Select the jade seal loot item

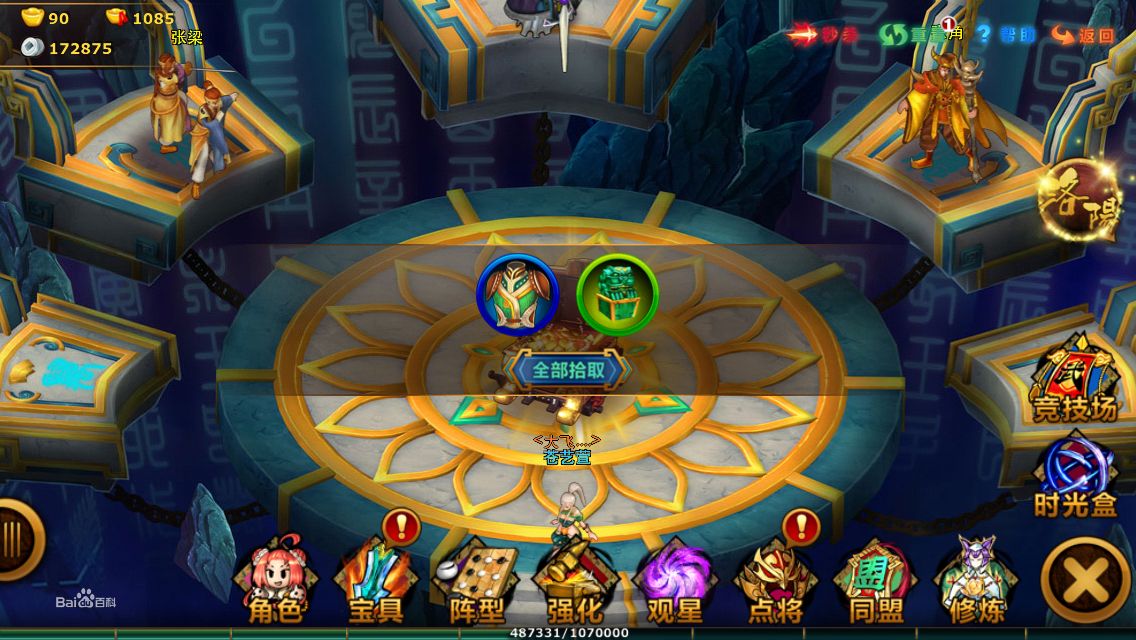[617, 294]
